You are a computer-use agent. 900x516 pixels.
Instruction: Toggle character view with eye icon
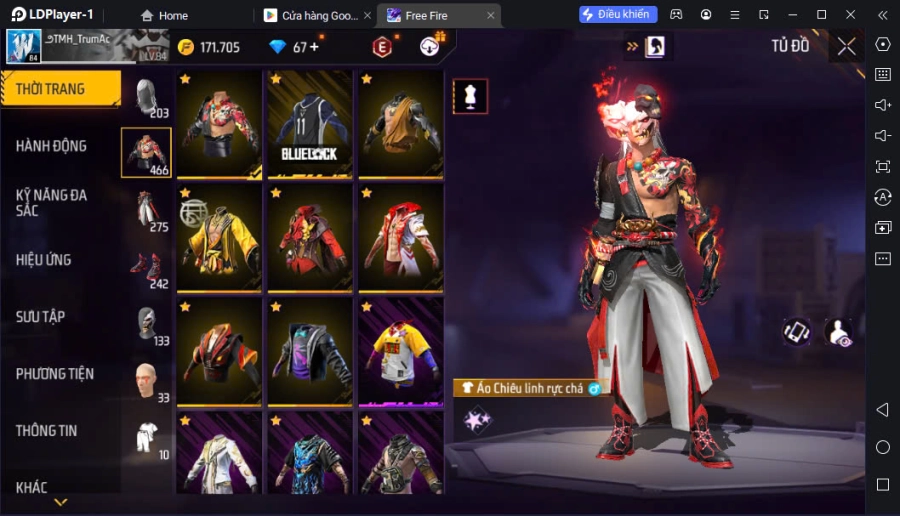[x=838, y=332]
